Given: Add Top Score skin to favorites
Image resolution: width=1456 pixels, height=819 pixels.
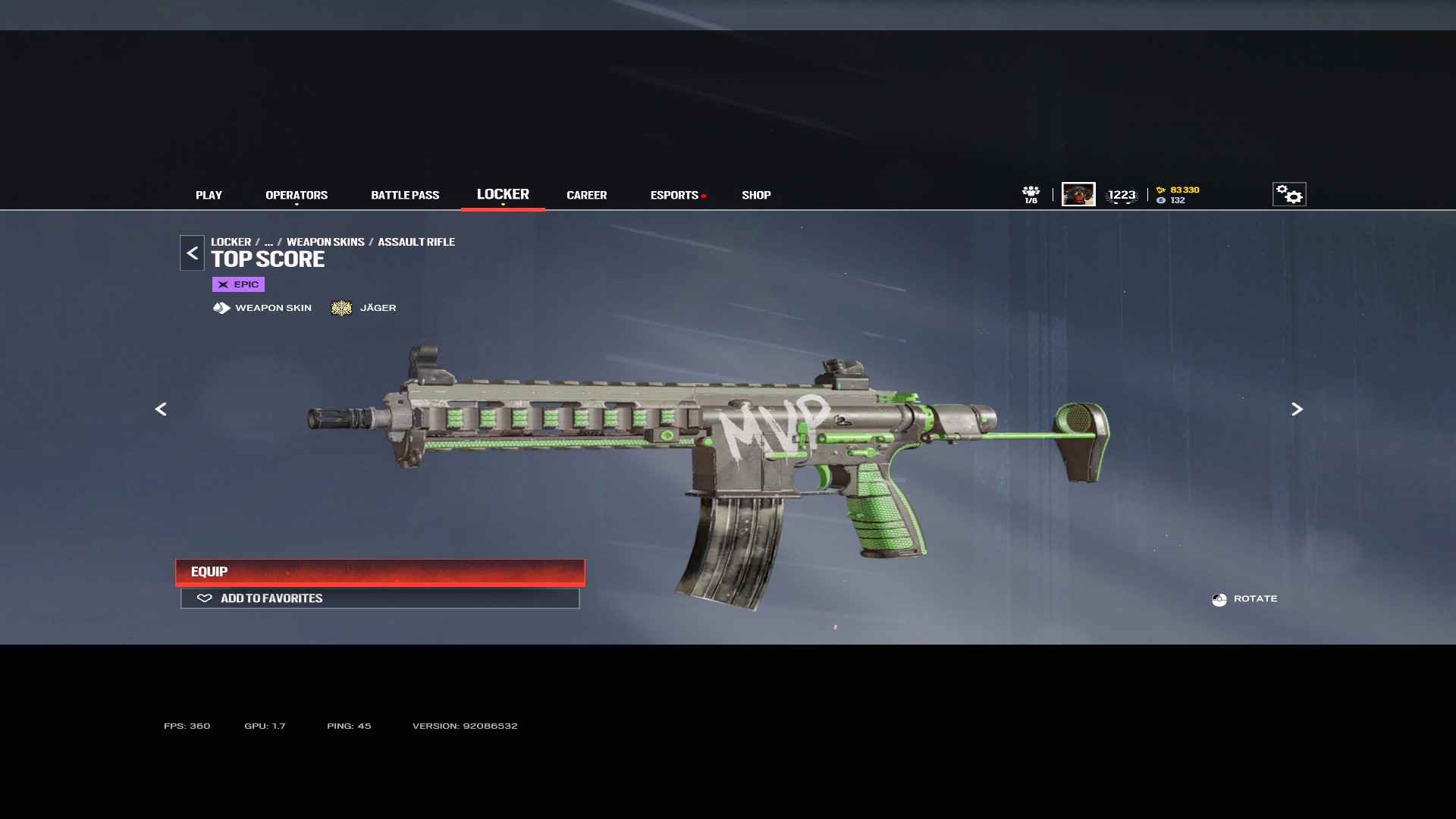Looking at the screenshot, I should tap(380, 598).
